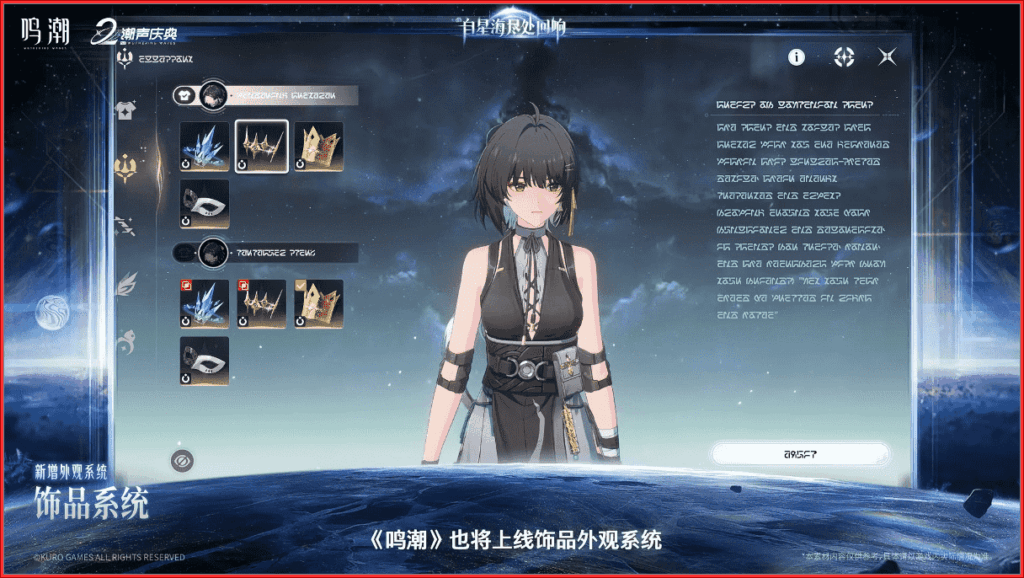This screenshot has width=1024, height=578.
Task: Pick the white mask in the upper group
Action: [205, 204]
